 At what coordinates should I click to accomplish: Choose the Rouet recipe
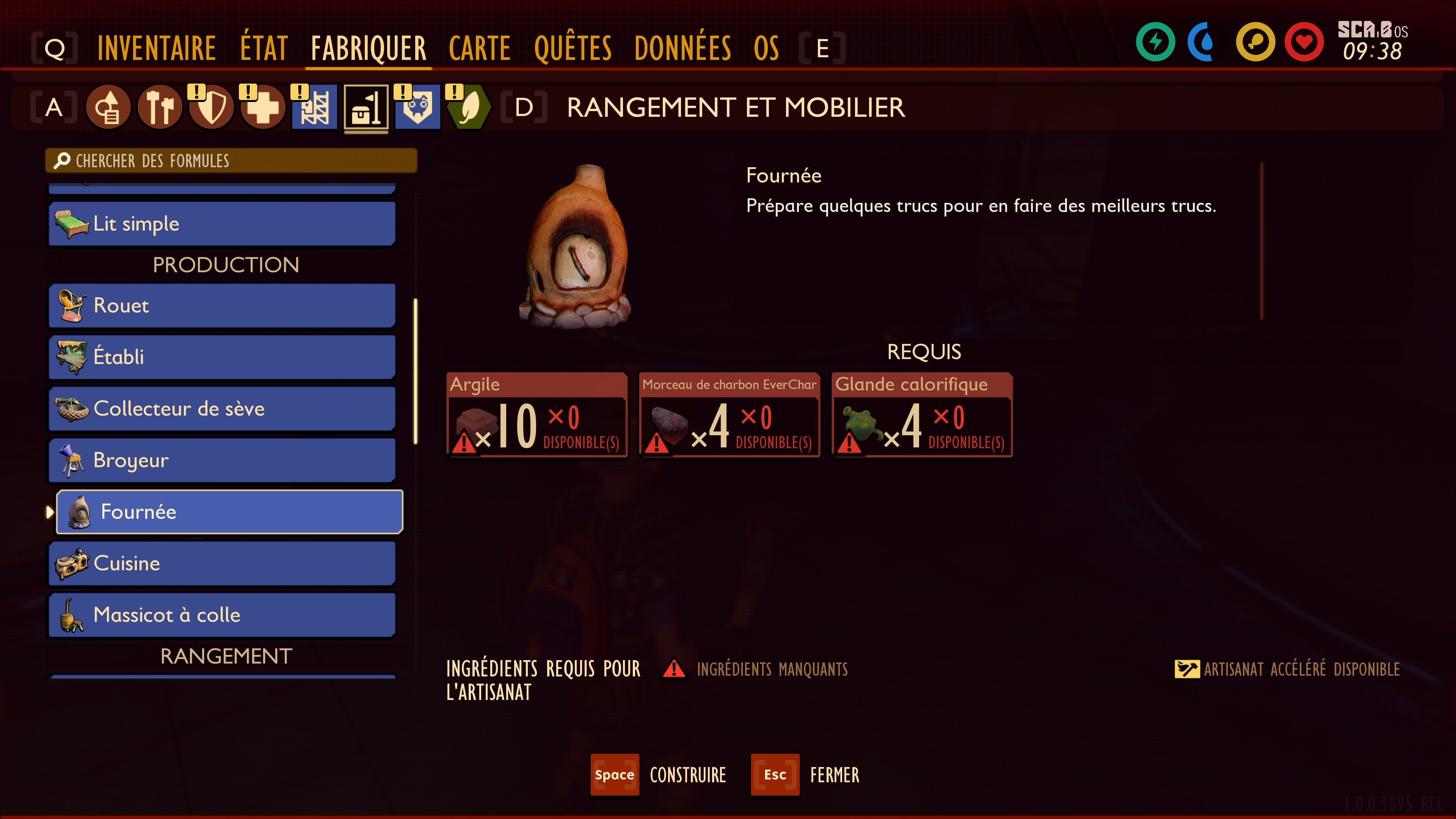tap(221, 306)
